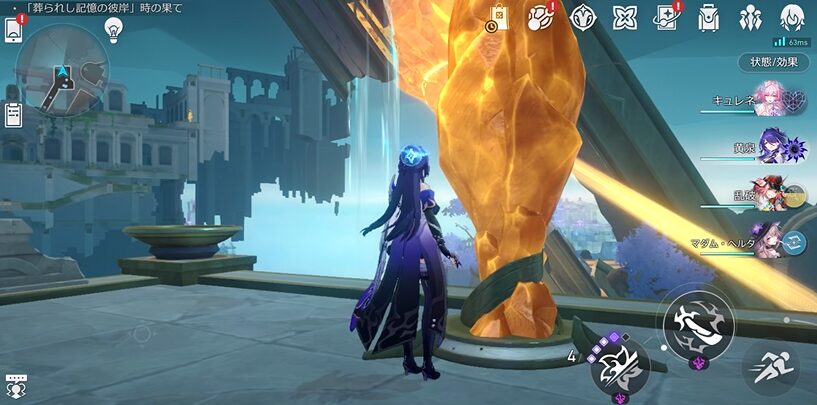Open the chat bubble icon
Viewport: 817px width, 405px height.
[15, 385]
